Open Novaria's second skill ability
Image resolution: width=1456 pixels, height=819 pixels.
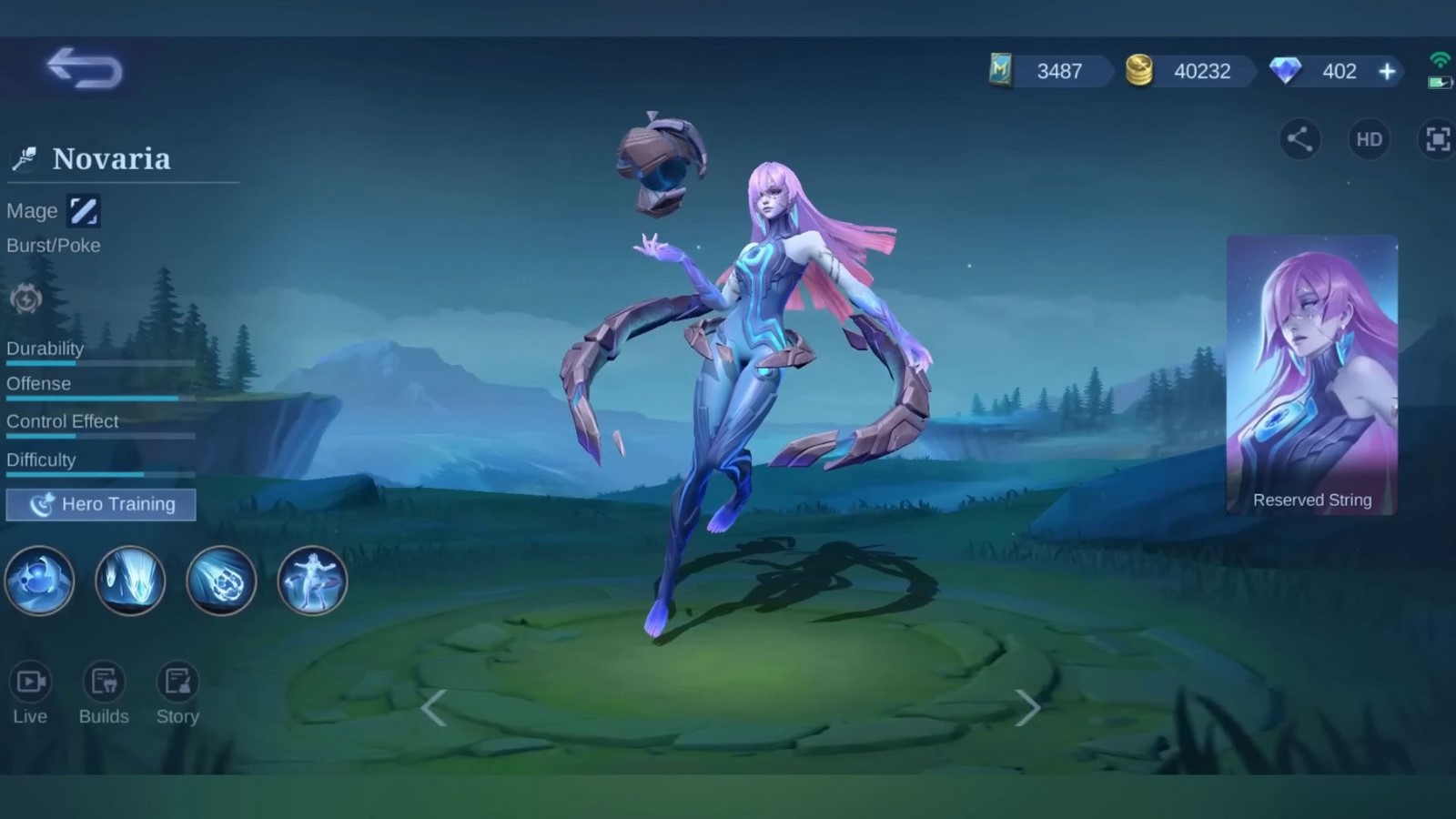[130, 581]
